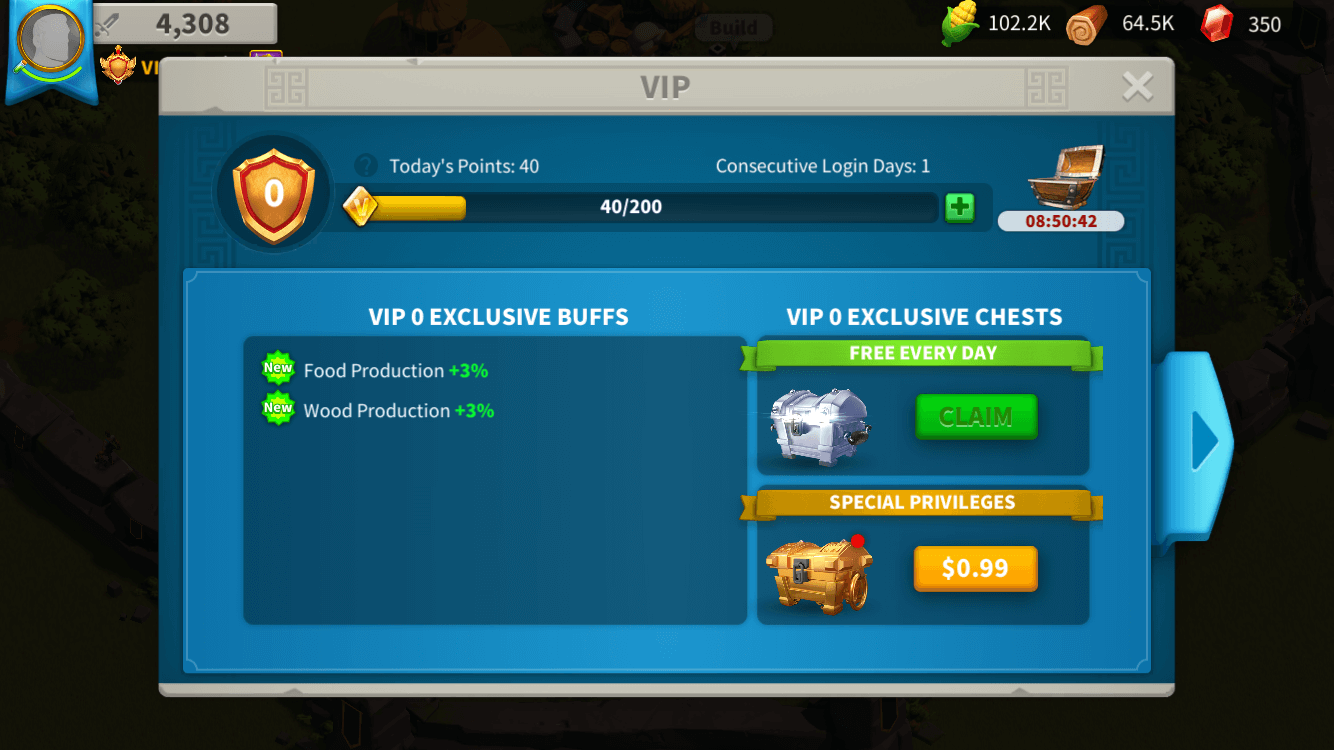
Task: Click the wood resource icon
Action: coord(1086,22)
